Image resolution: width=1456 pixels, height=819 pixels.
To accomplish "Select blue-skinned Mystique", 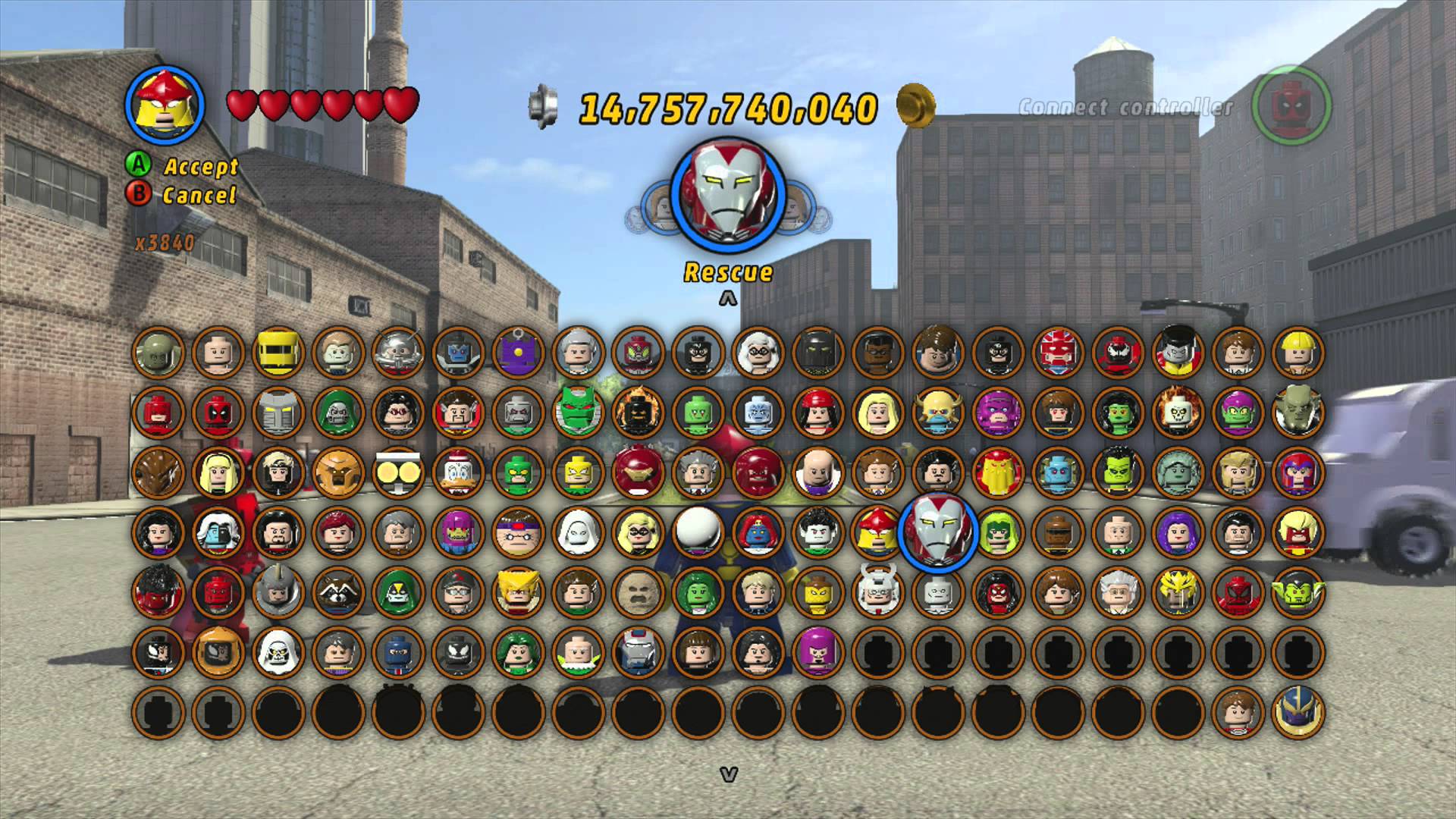I will [758, 532].
